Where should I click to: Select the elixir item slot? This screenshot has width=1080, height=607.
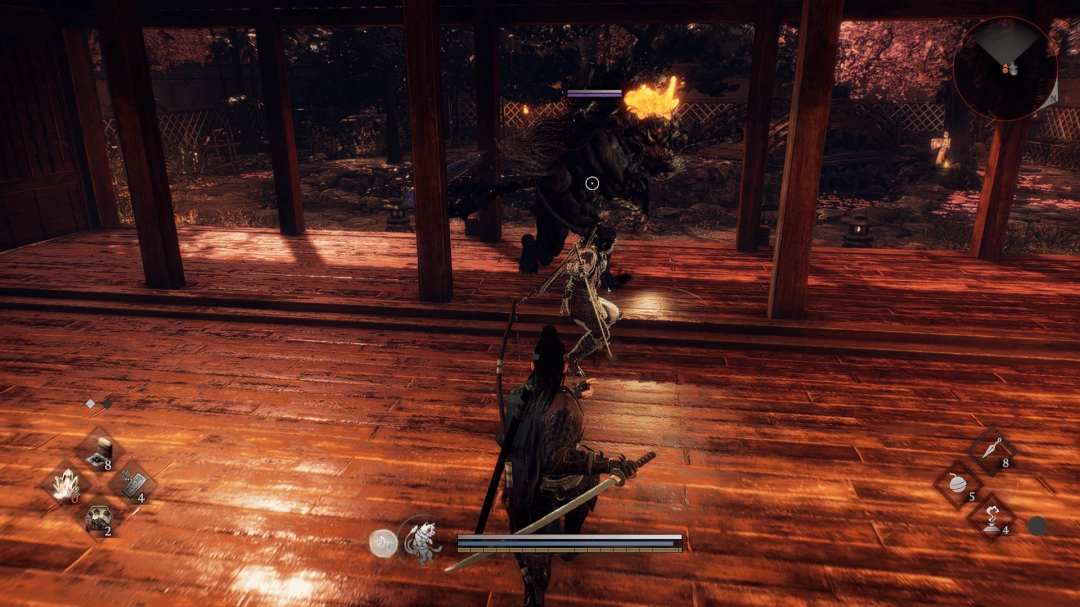[99, 452]
